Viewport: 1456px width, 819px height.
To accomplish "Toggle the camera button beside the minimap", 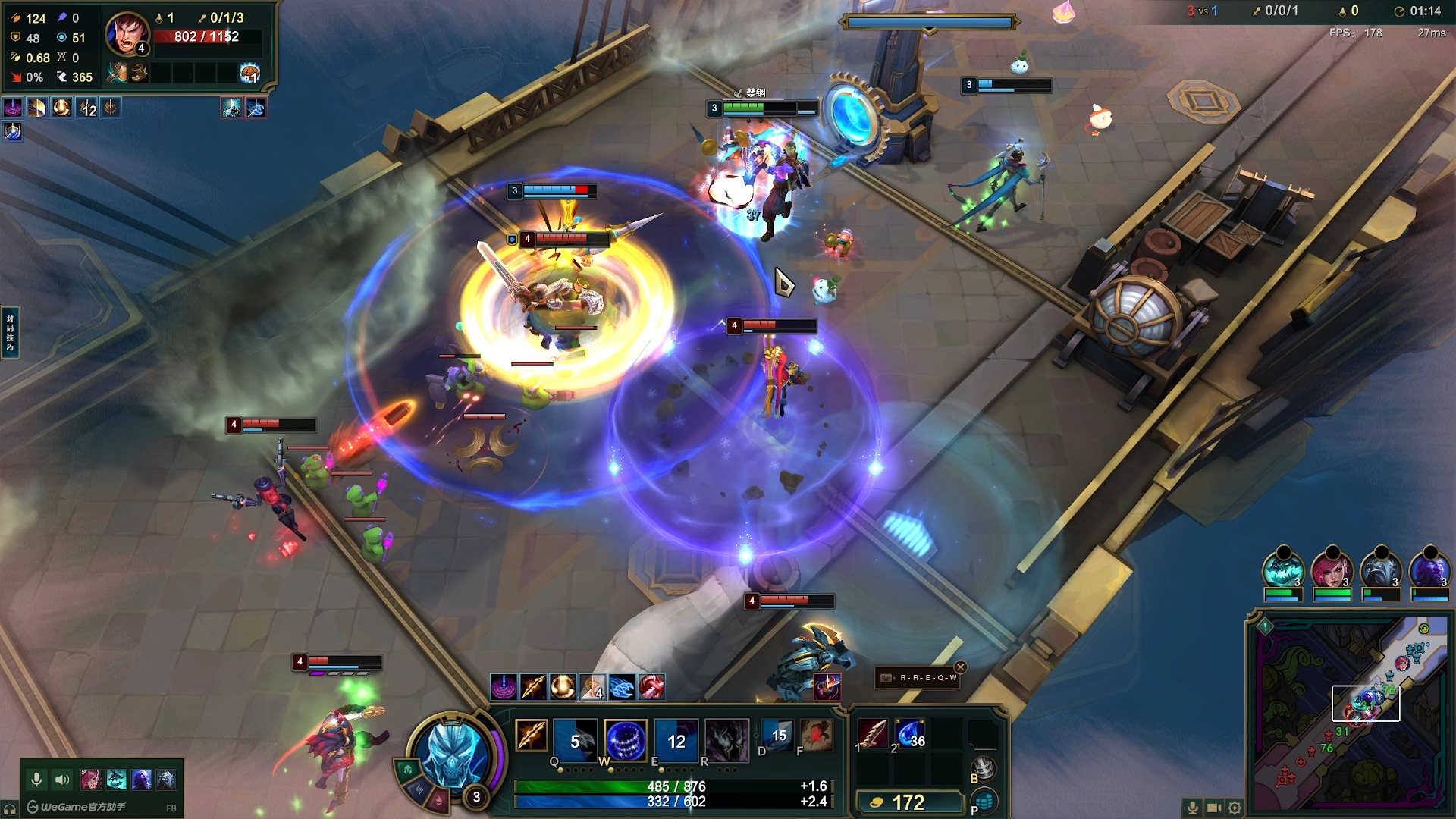I will (x=1214, y=808).
